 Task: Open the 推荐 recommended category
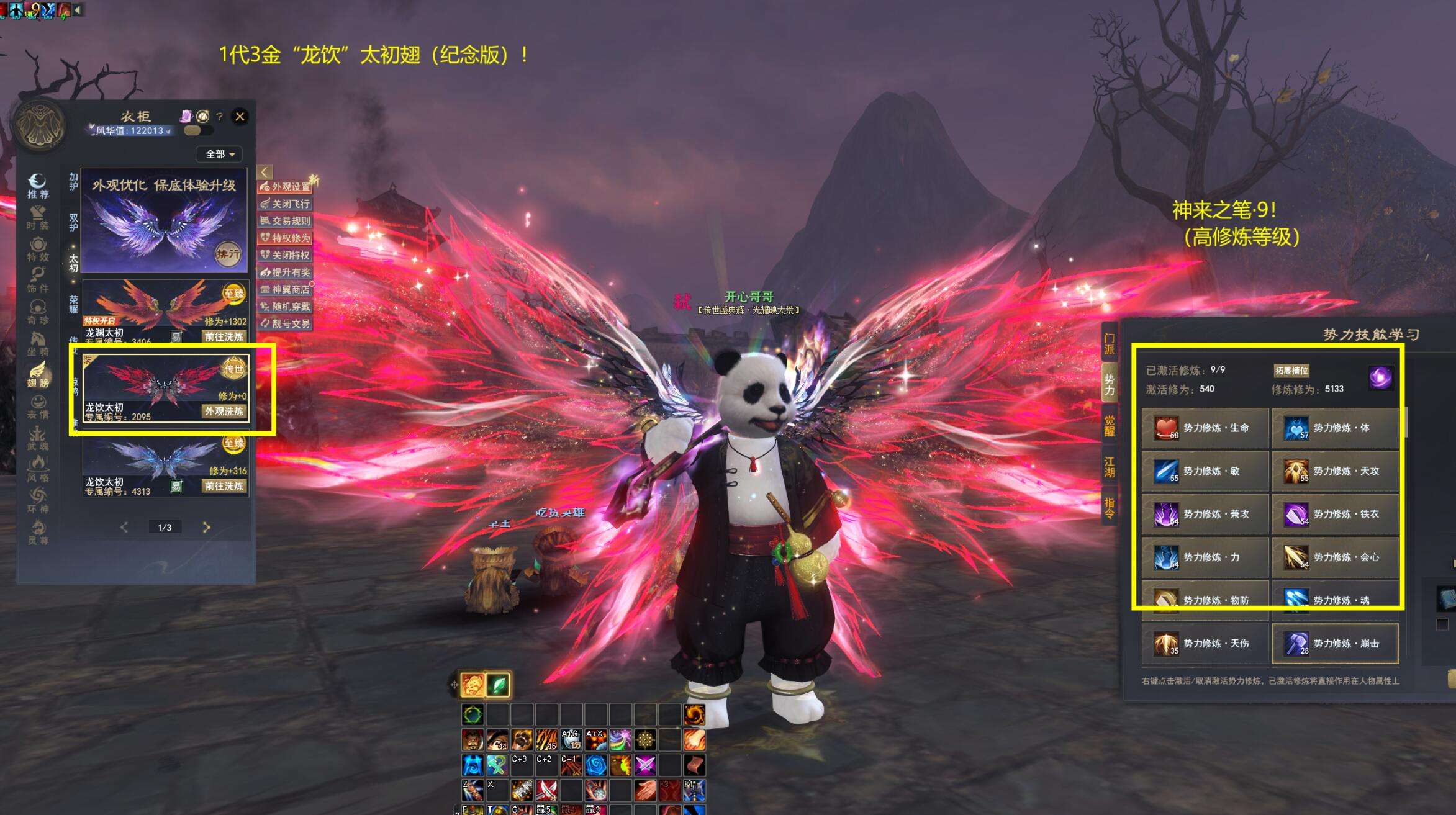pyautogui.click(x=38, y=186)
